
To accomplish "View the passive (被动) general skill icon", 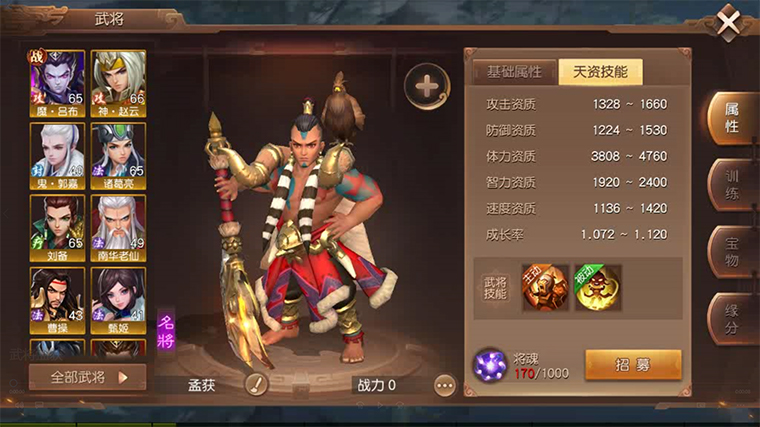I will click(x=597, y=287).
